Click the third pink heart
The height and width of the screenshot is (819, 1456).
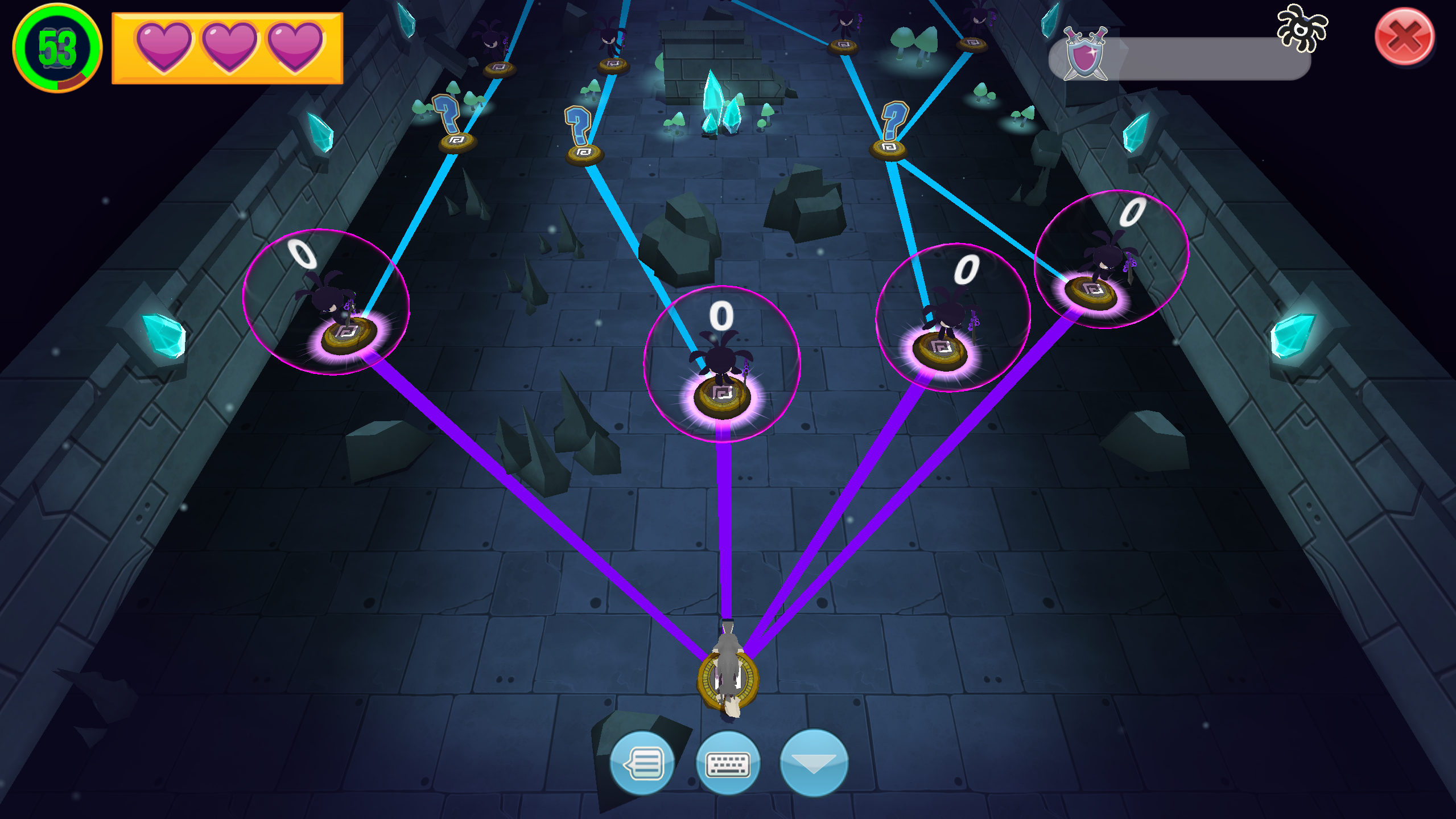[291, 47]
